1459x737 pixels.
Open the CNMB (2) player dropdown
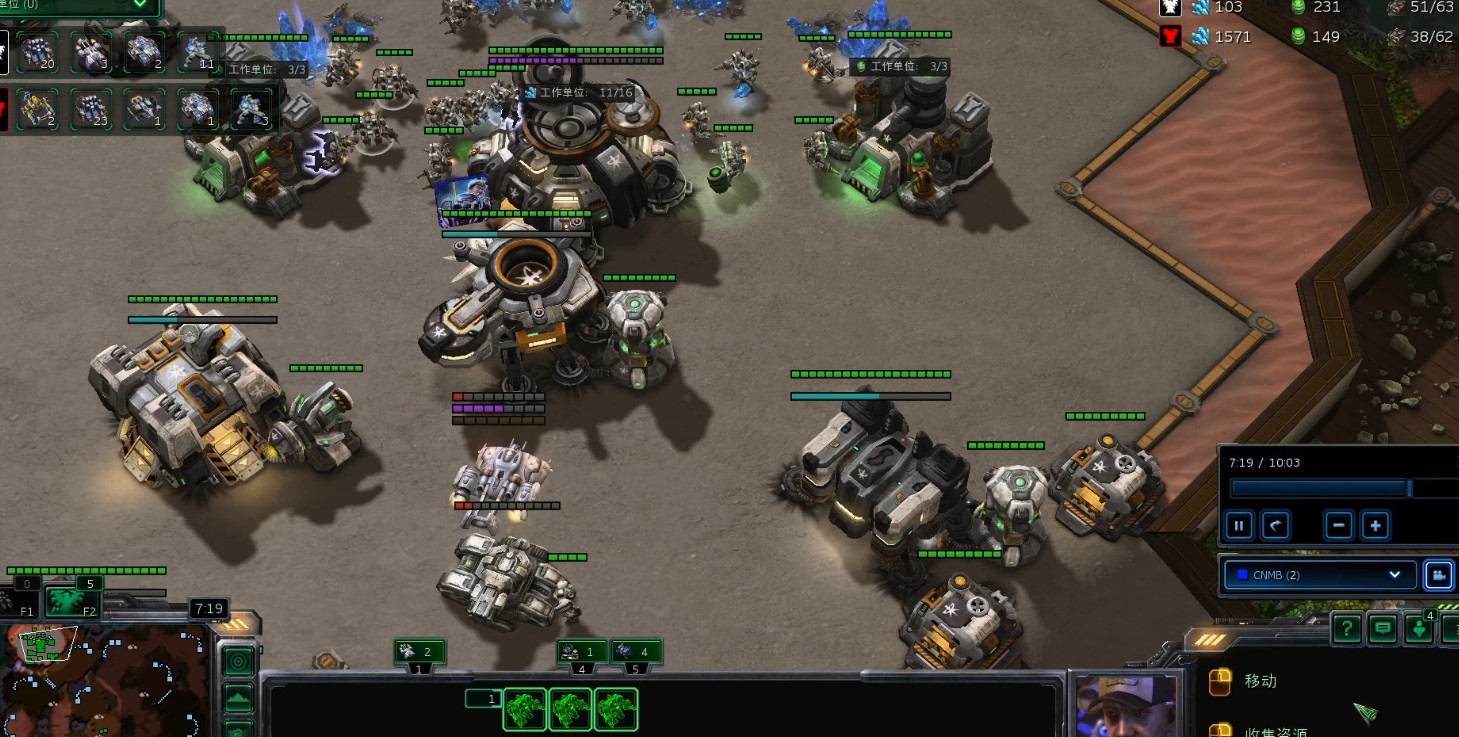click(1320, 575)
